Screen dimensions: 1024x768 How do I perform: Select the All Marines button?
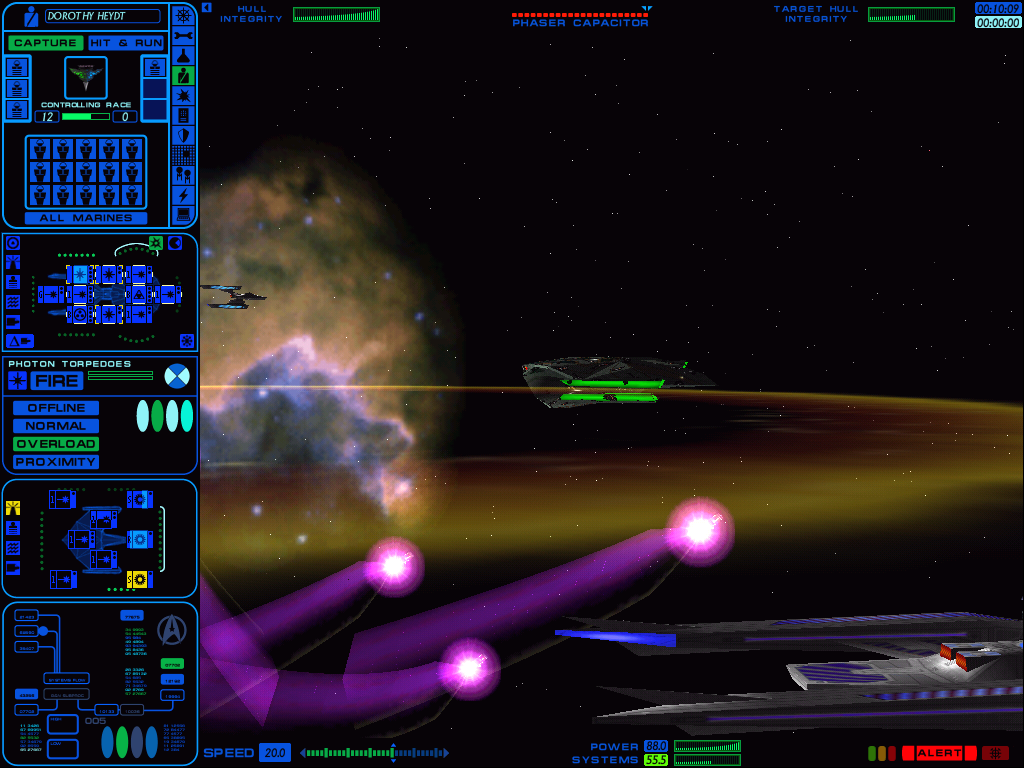86,218
